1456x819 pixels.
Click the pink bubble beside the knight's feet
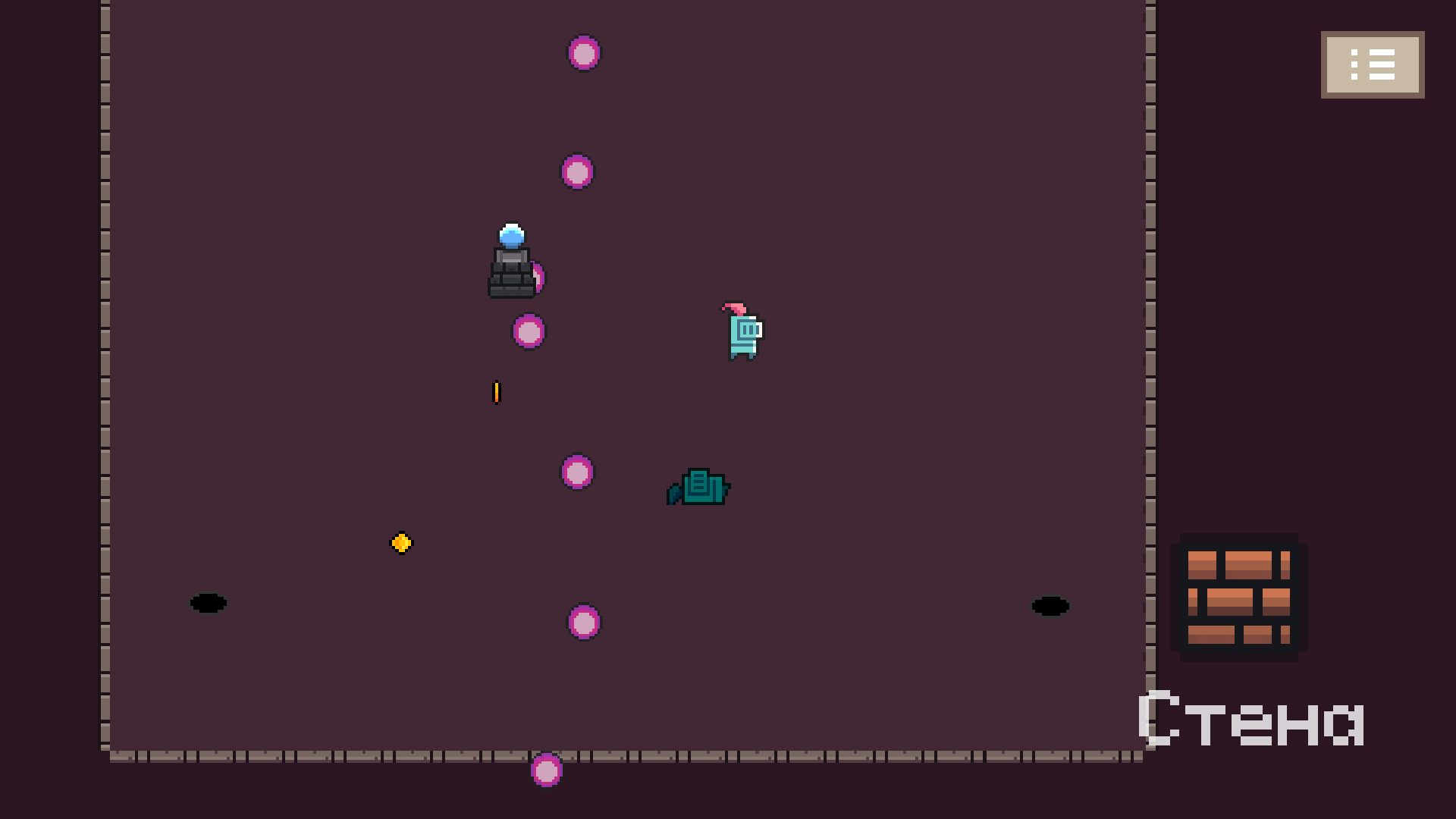(528, 331)
